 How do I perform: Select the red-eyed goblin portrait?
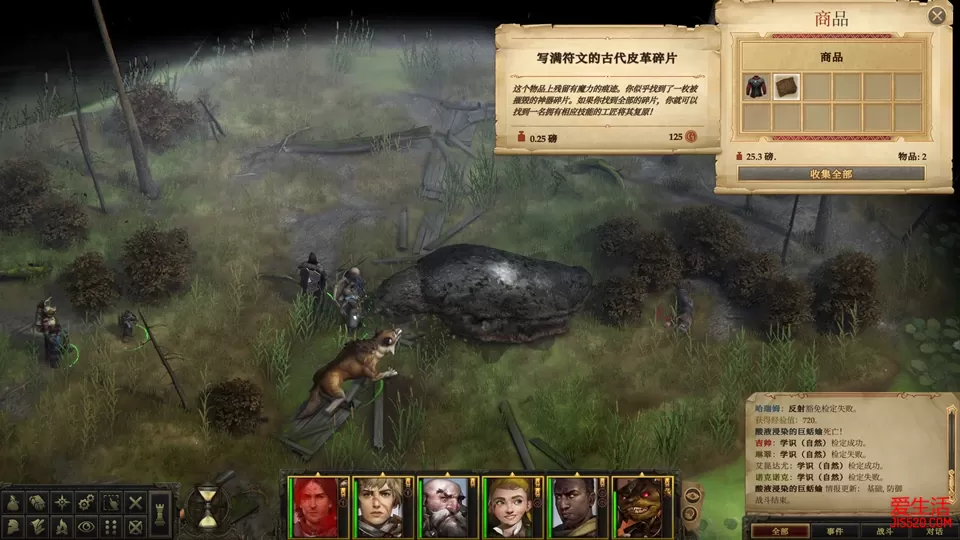(x=638, y=505)
